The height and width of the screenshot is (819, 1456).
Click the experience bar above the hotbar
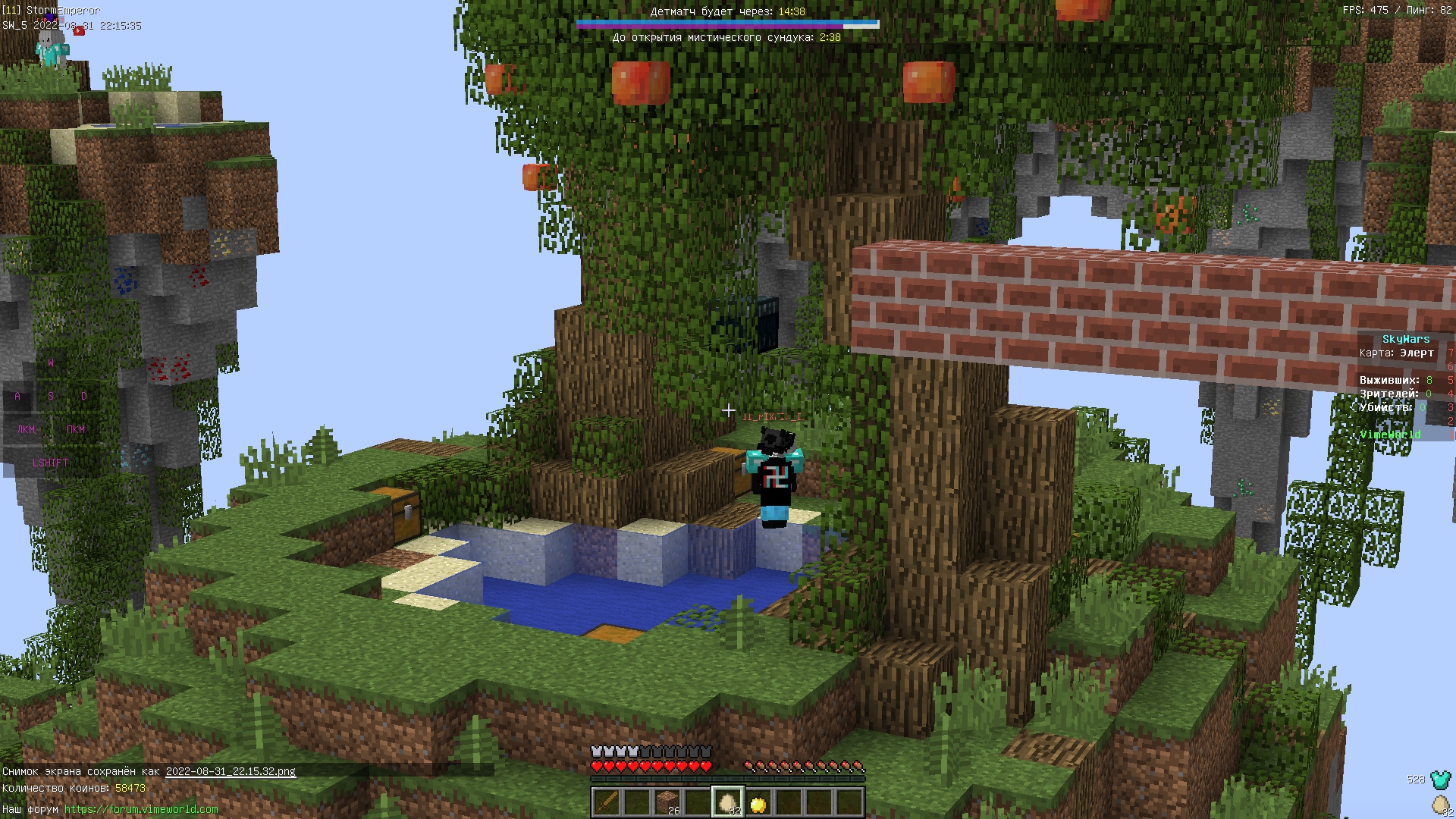tap(728, 780)
